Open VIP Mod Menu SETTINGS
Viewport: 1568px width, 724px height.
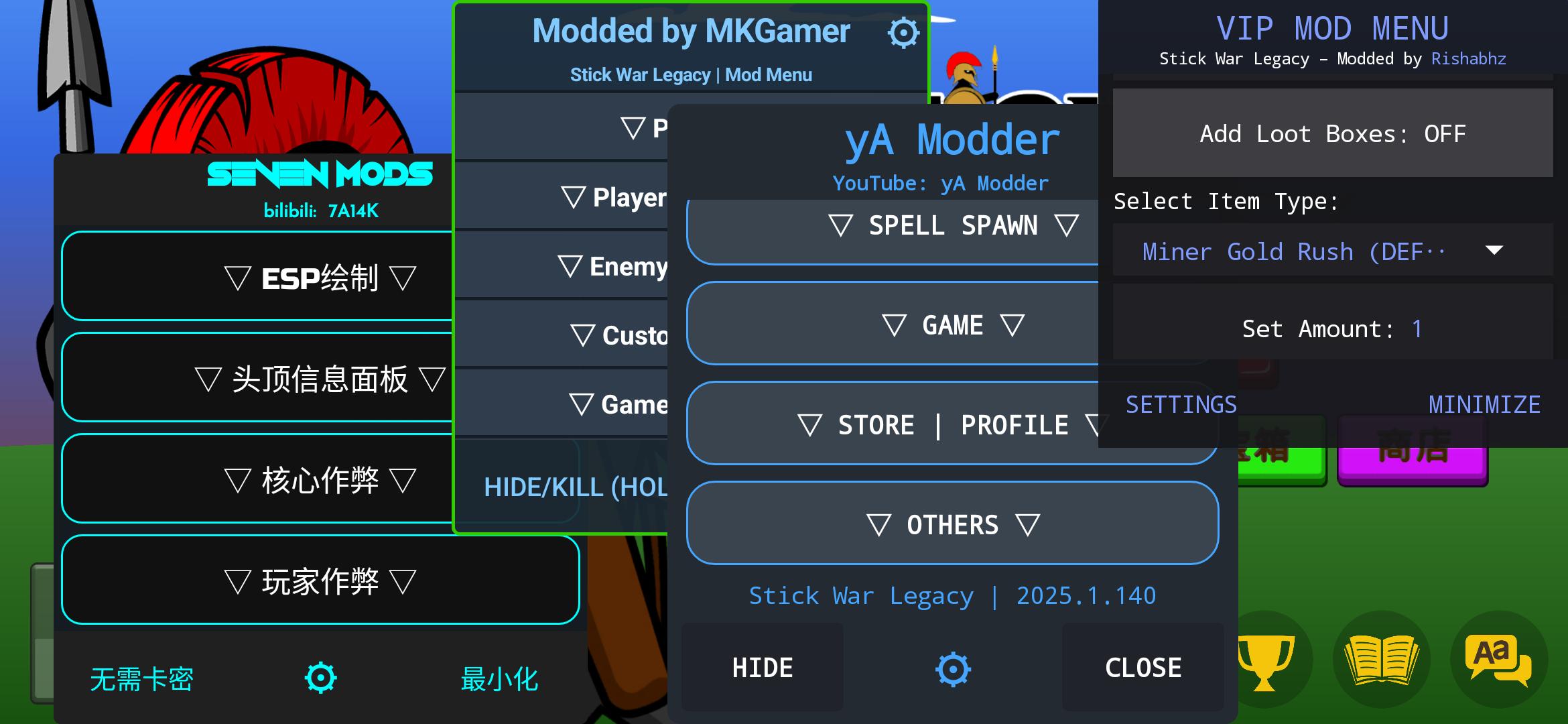[1181, 404]
